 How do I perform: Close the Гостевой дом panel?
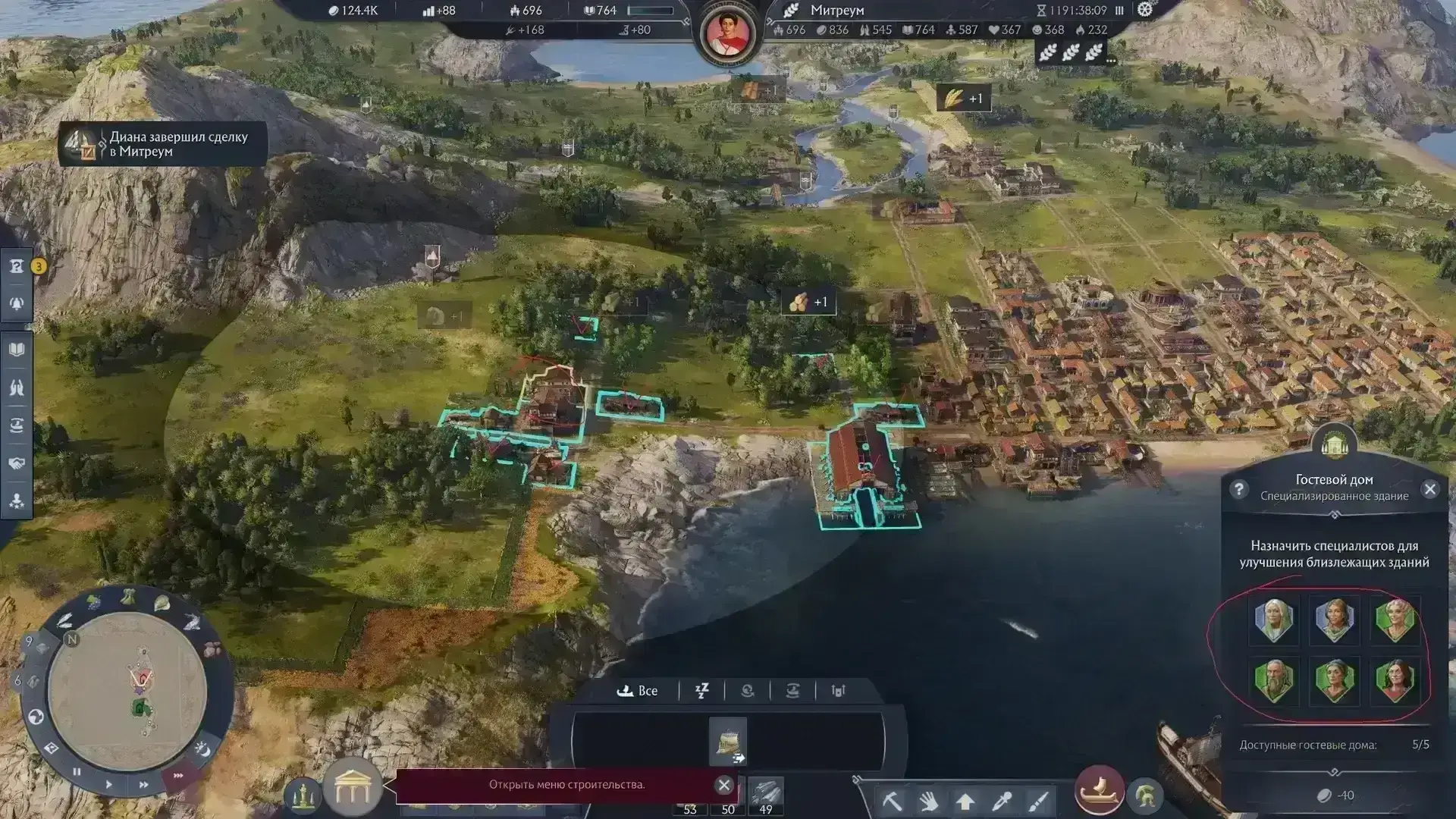coord(1430,489)
